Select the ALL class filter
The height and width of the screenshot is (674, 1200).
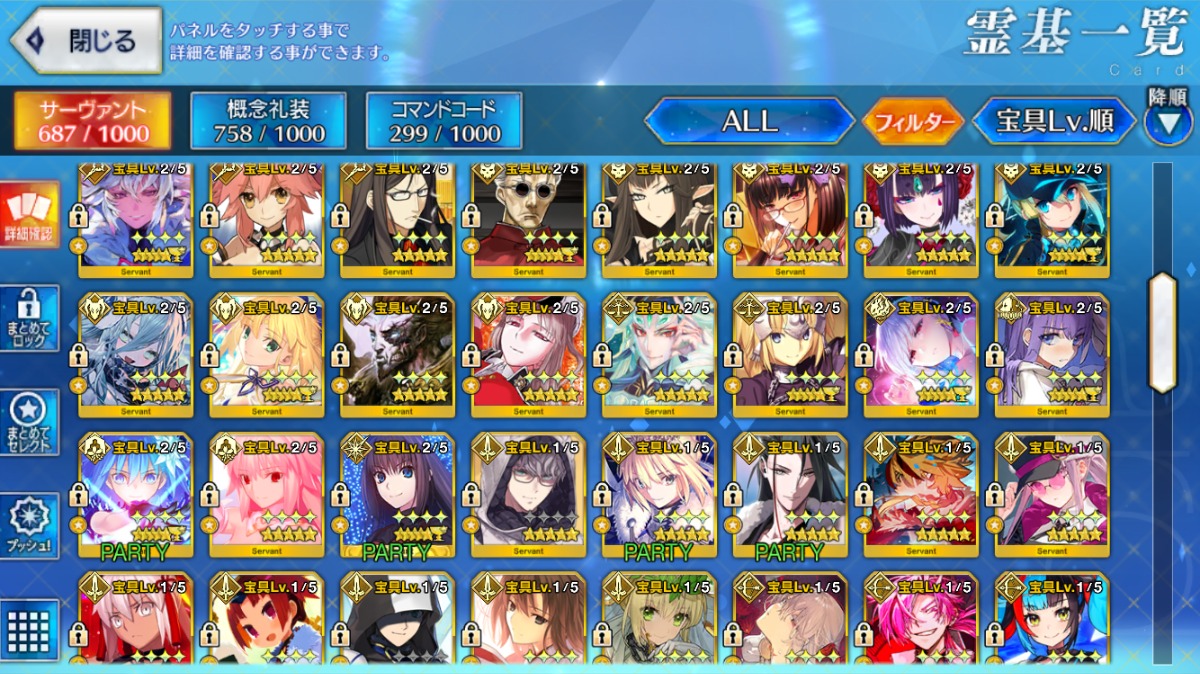[749, 122]
